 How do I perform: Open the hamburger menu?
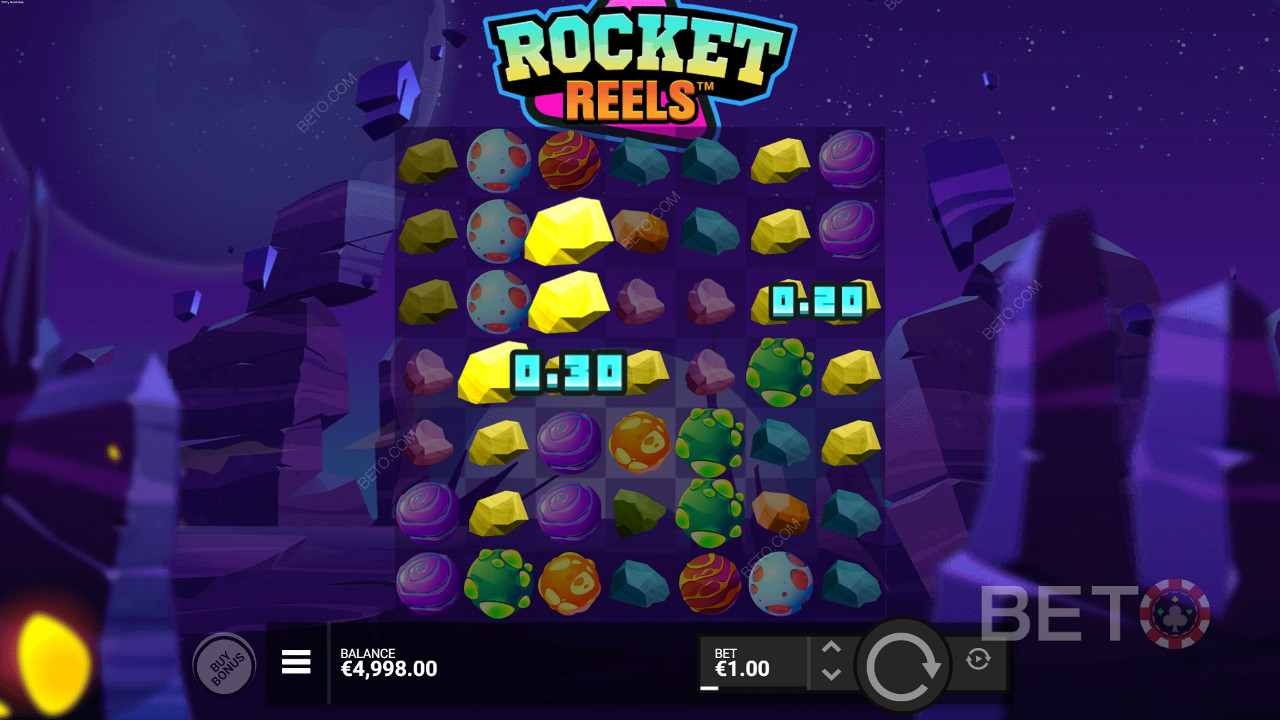click(x=296, y=662)
